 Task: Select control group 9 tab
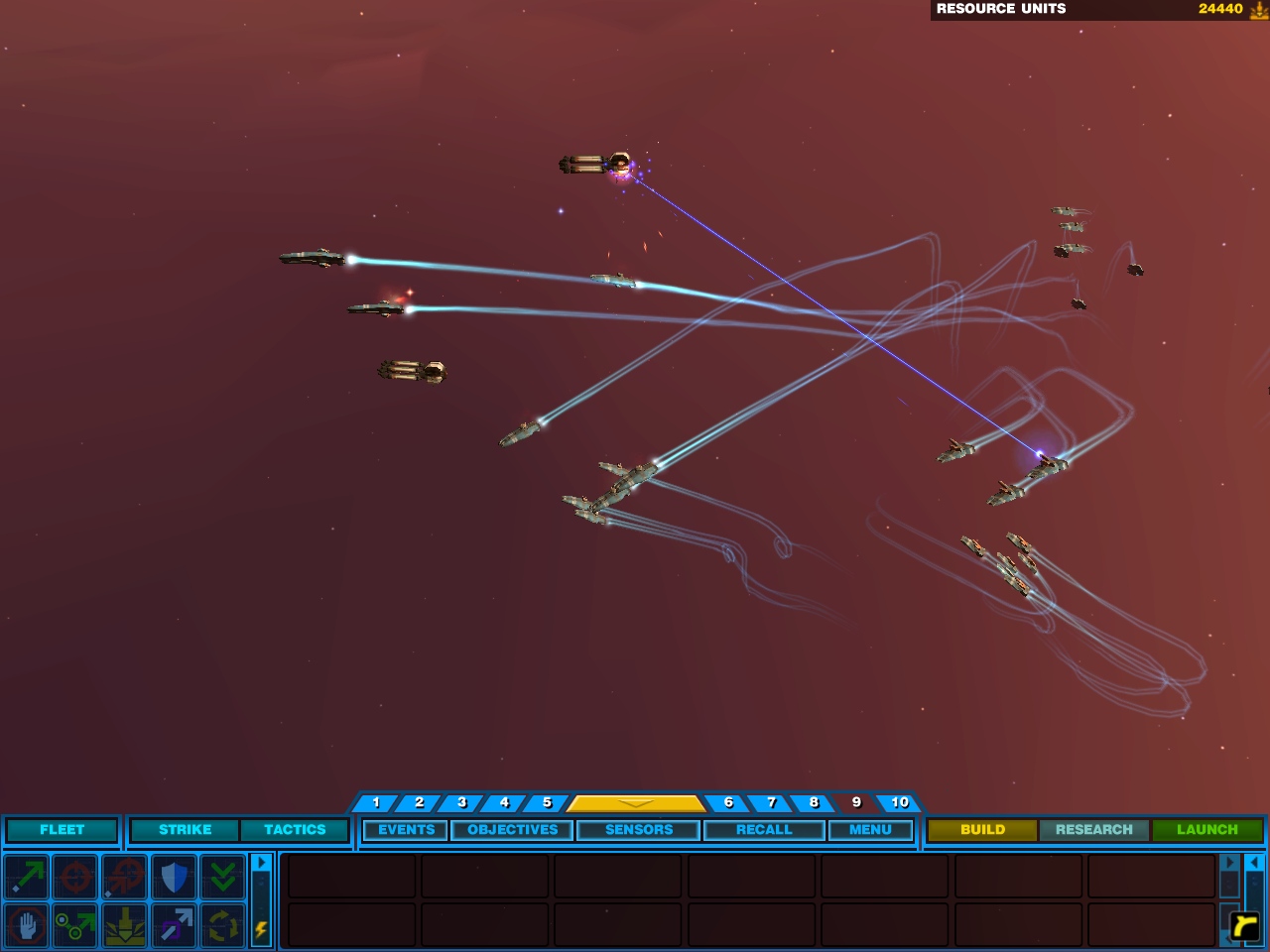coord(856,802)
